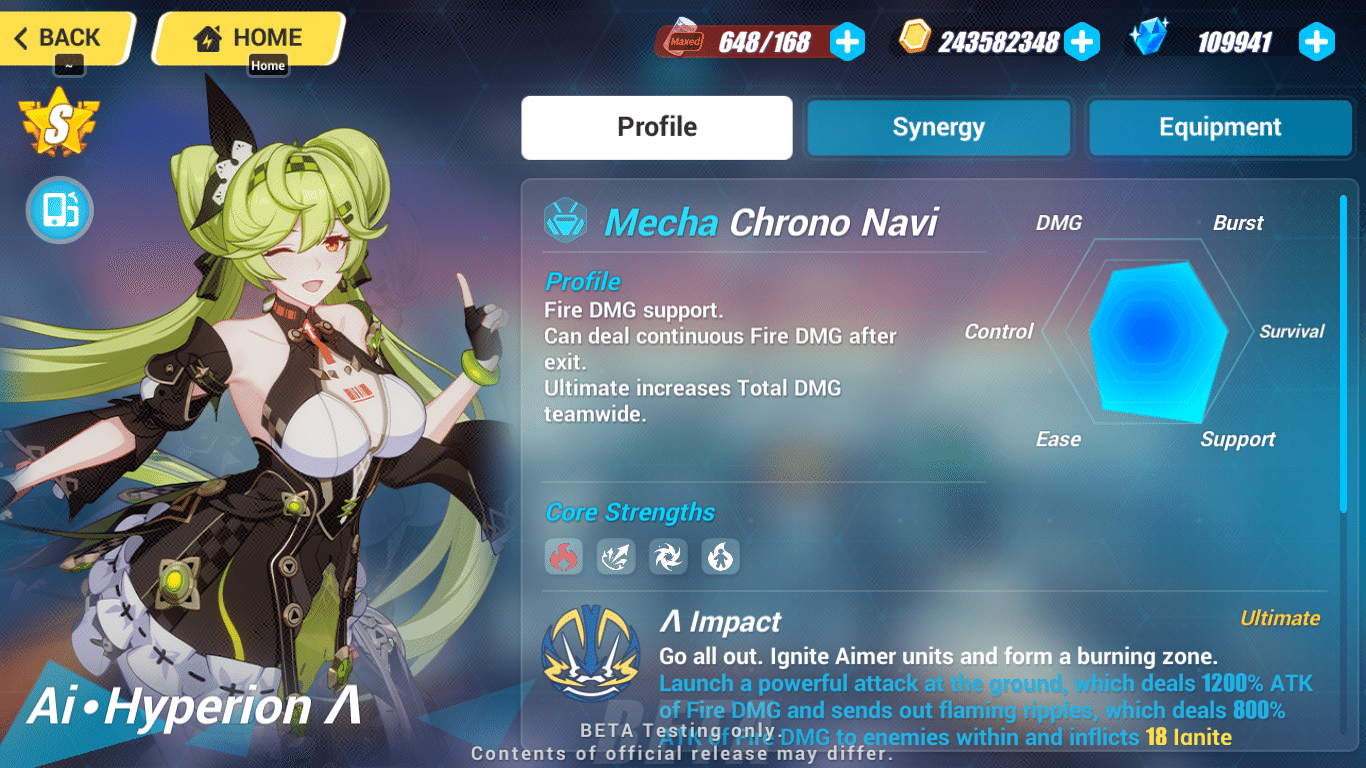Screen dimensions: 1366x768
Task: Add crystals with the rightmost plus button
Action: click(1317, 41)
